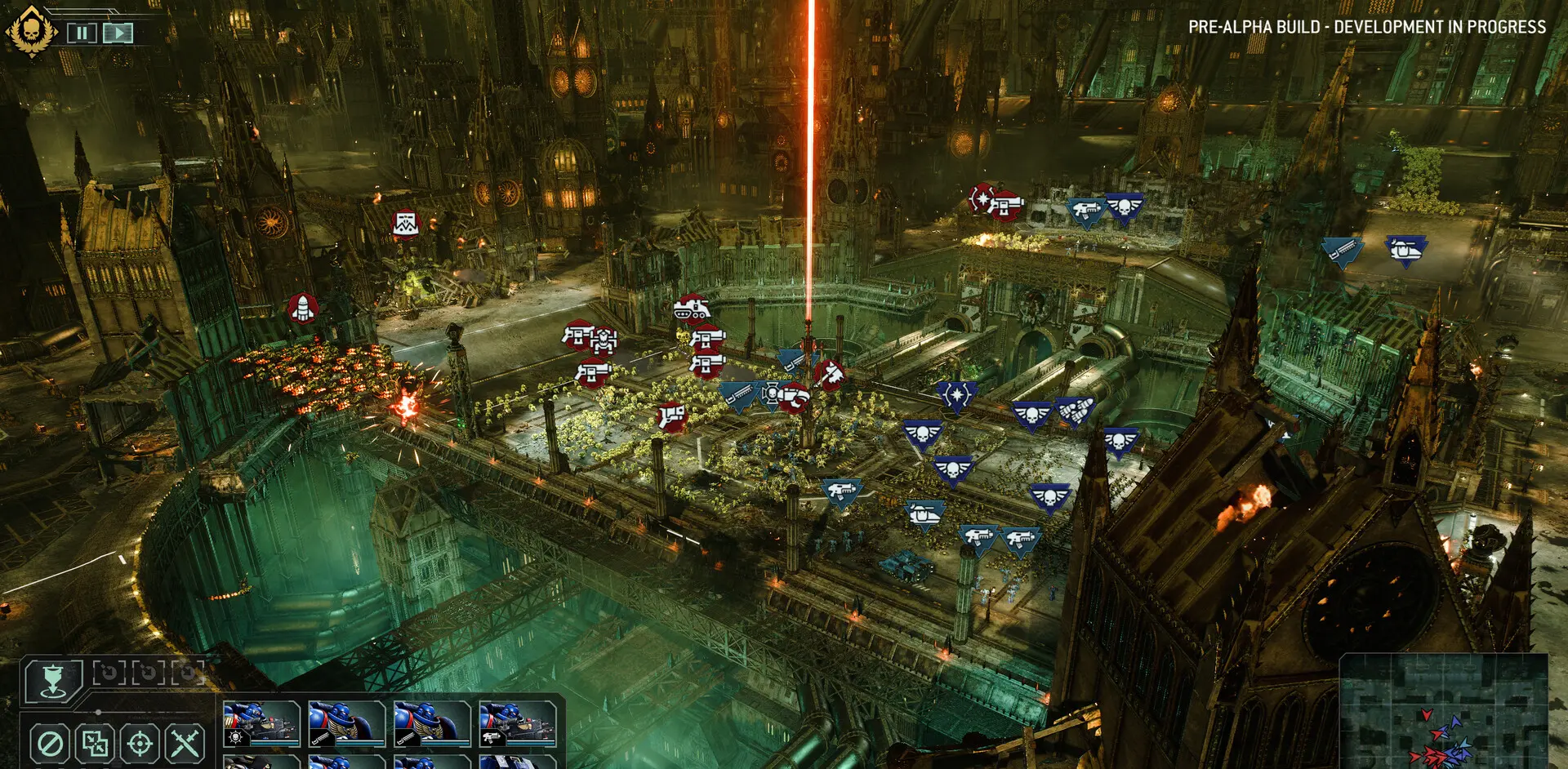1568x769 pixels.
Task: Choose the crosshair target command
Action: pos(140,744)
